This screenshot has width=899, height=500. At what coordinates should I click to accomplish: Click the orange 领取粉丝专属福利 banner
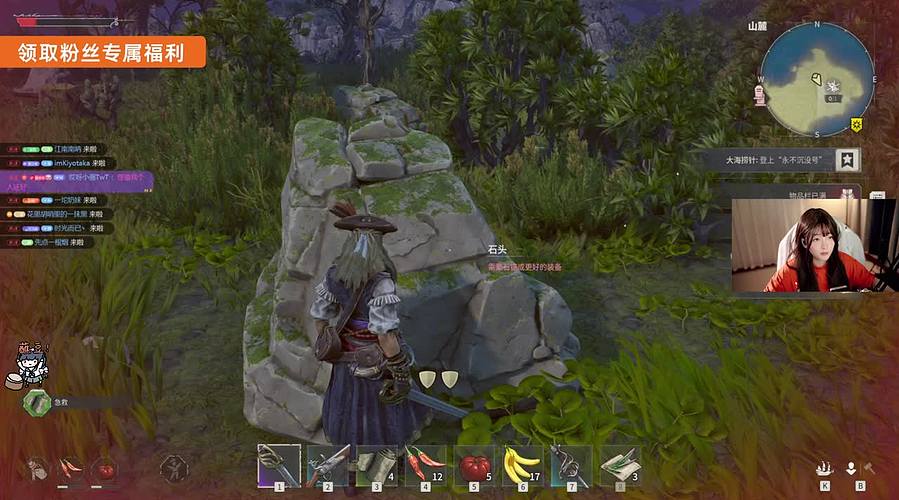pyautogui.click(x=102, y=52)
